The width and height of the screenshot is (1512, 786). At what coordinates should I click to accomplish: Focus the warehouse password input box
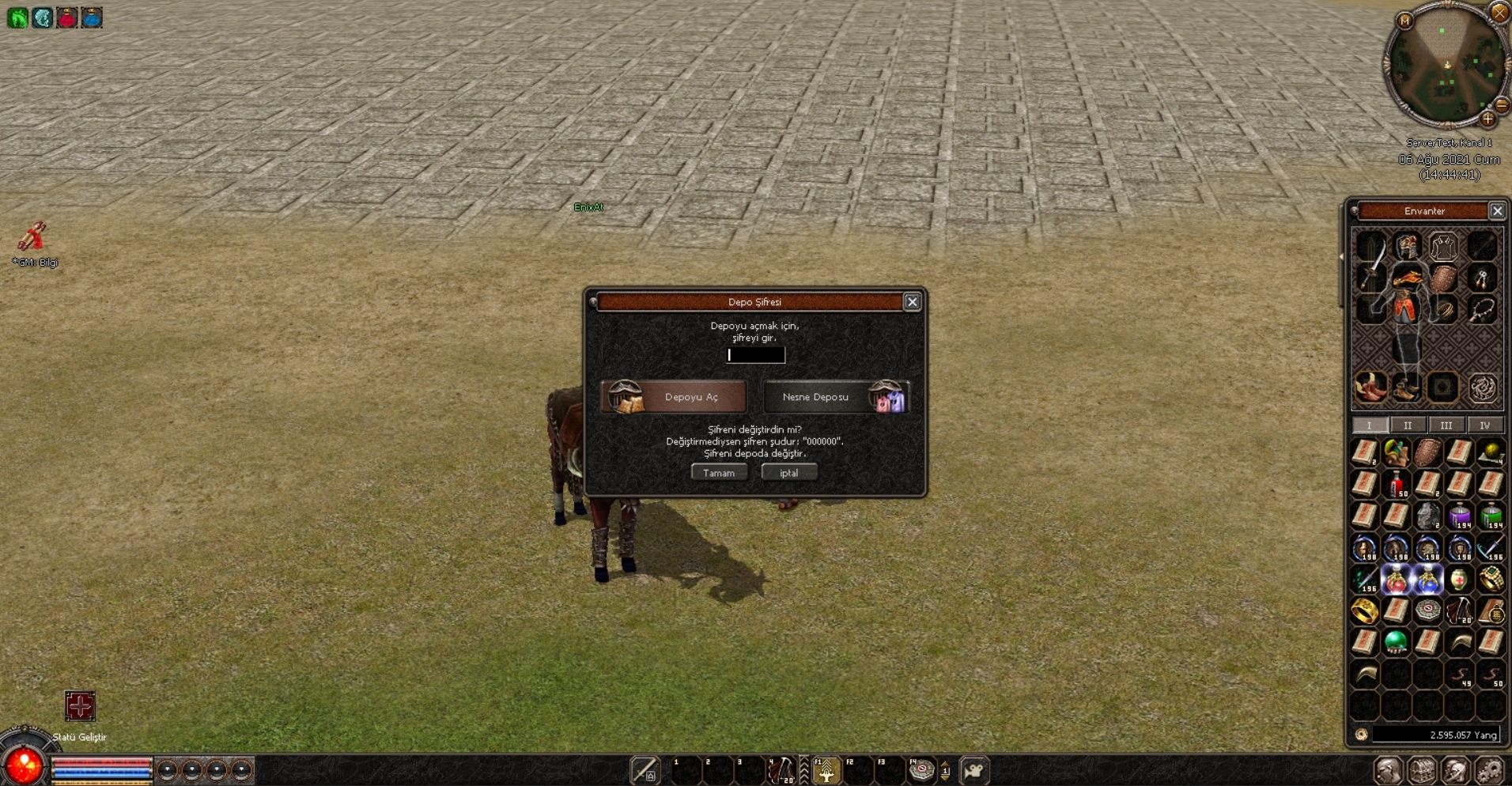[x=756, y=355]
